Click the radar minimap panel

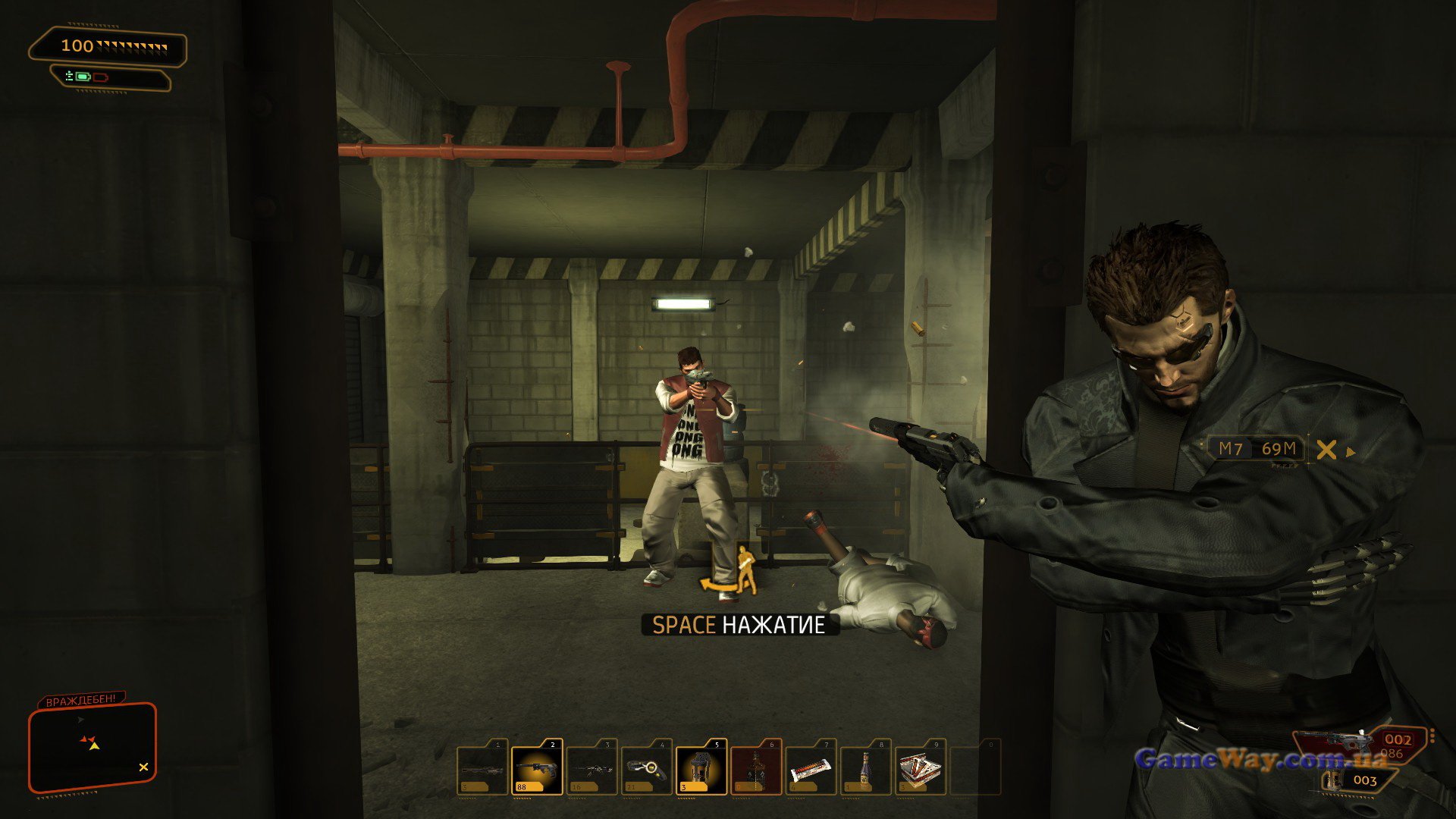[93, 748]
